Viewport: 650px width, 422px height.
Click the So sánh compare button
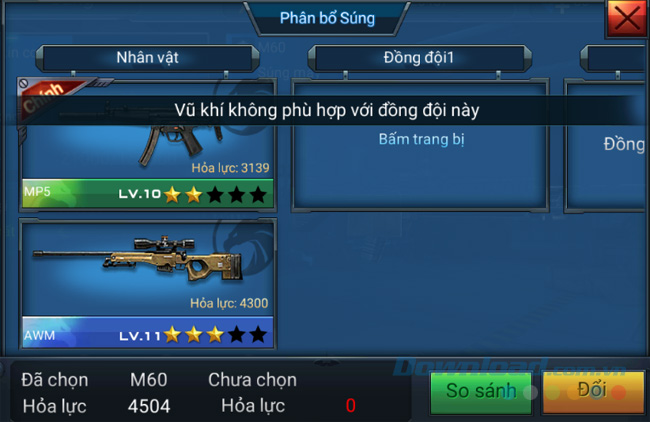click(480, 391)
